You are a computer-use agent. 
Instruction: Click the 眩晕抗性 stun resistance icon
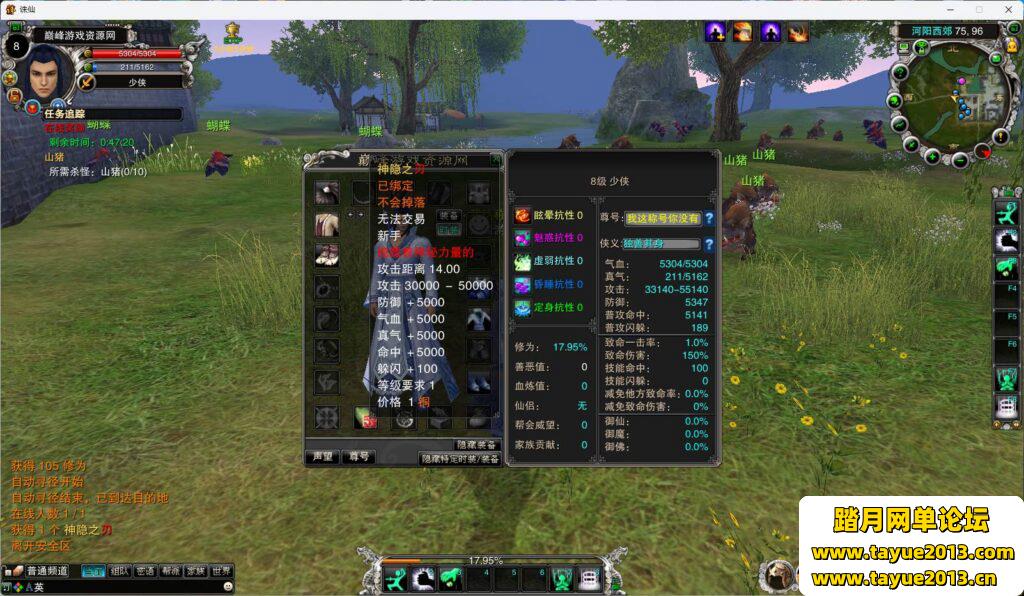[x=523, y=215]
